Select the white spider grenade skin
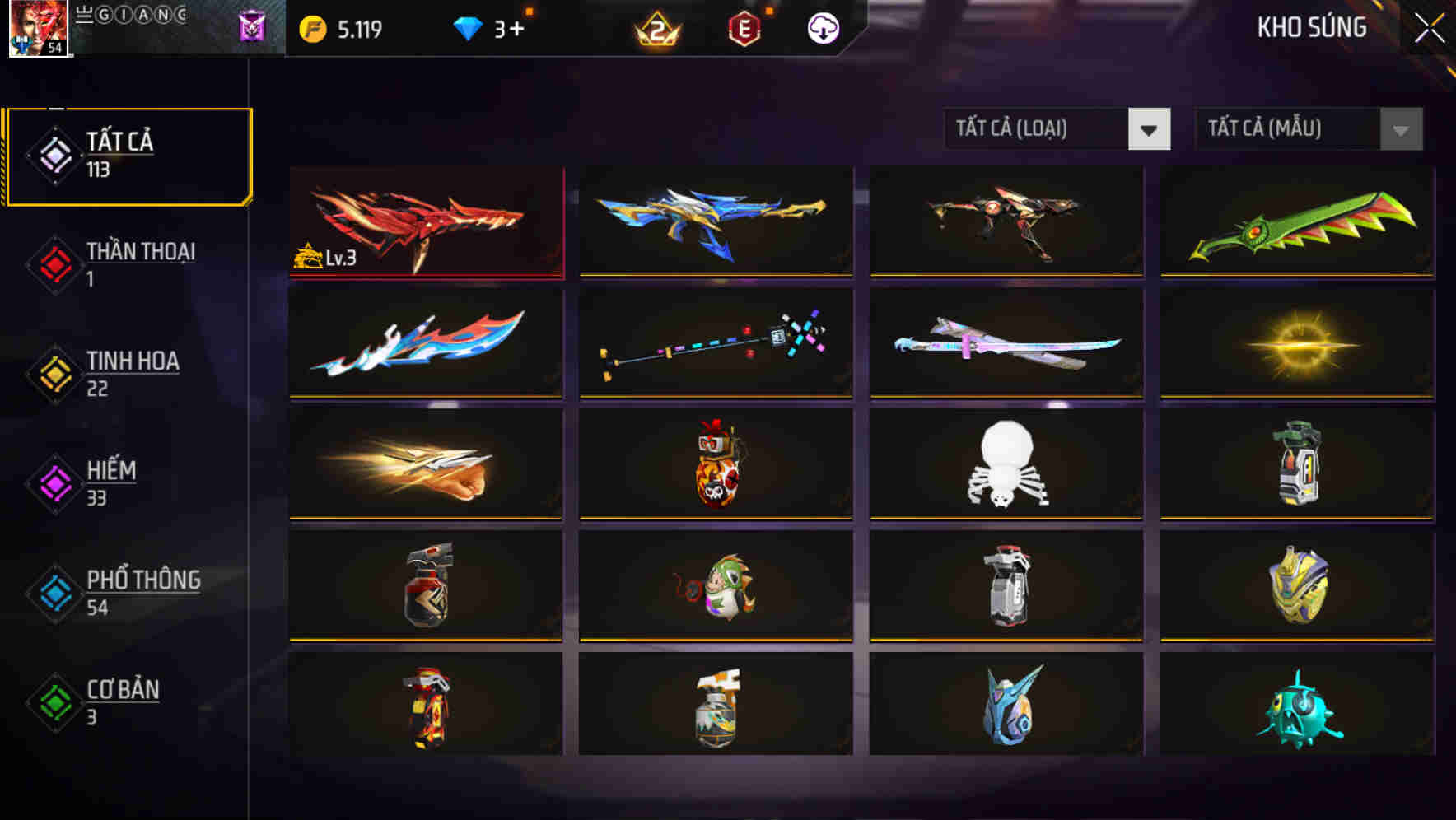1456x820 pixels. click(x=1006, y=466)
